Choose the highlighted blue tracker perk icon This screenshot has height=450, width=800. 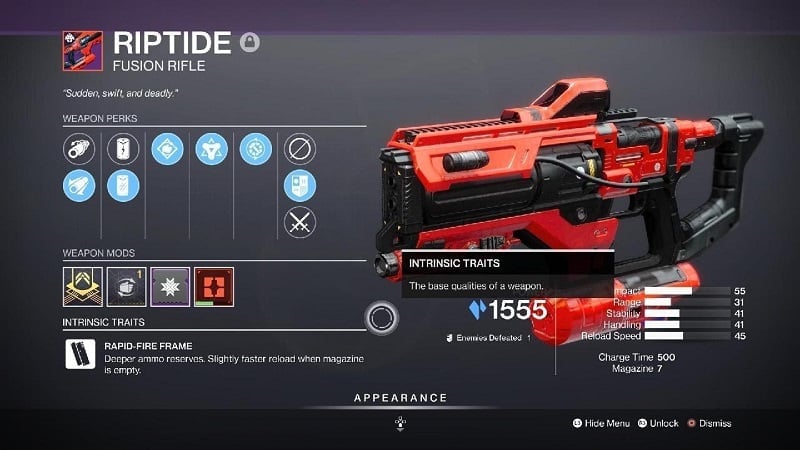[300, 185]
